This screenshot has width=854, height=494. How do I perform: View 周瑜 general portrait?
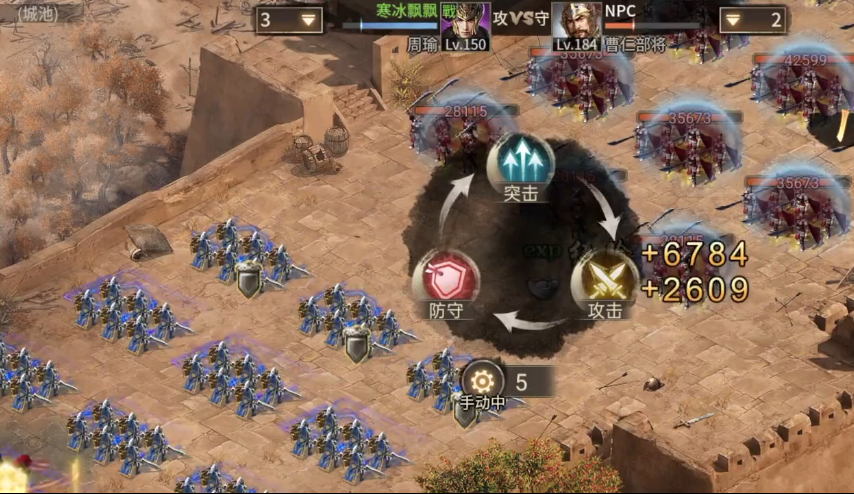pyautogui.click(x=465, y=23)
